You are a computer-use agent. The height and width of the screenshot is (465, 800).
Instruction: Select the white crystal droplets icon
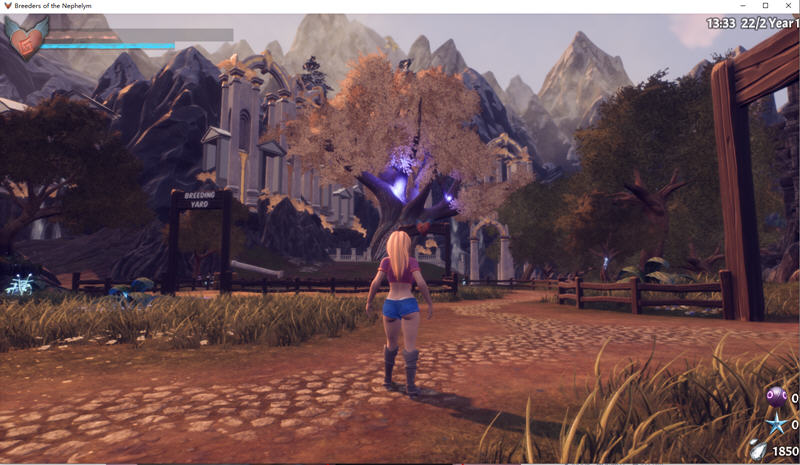click(759, 450)
